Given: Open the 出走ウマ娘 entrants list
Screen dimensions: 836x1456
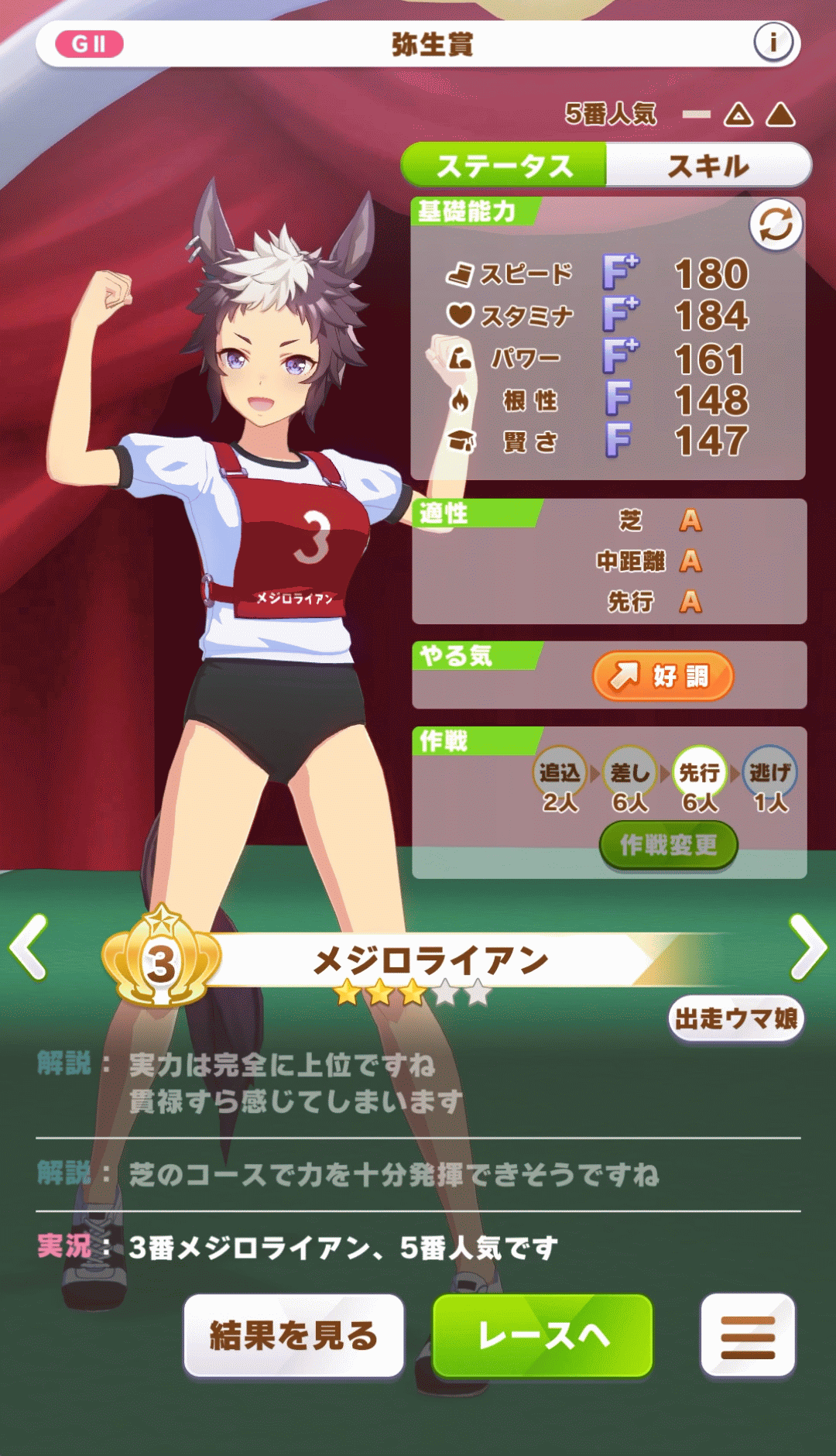Looking at the screenshot, I should (736, 1018).
